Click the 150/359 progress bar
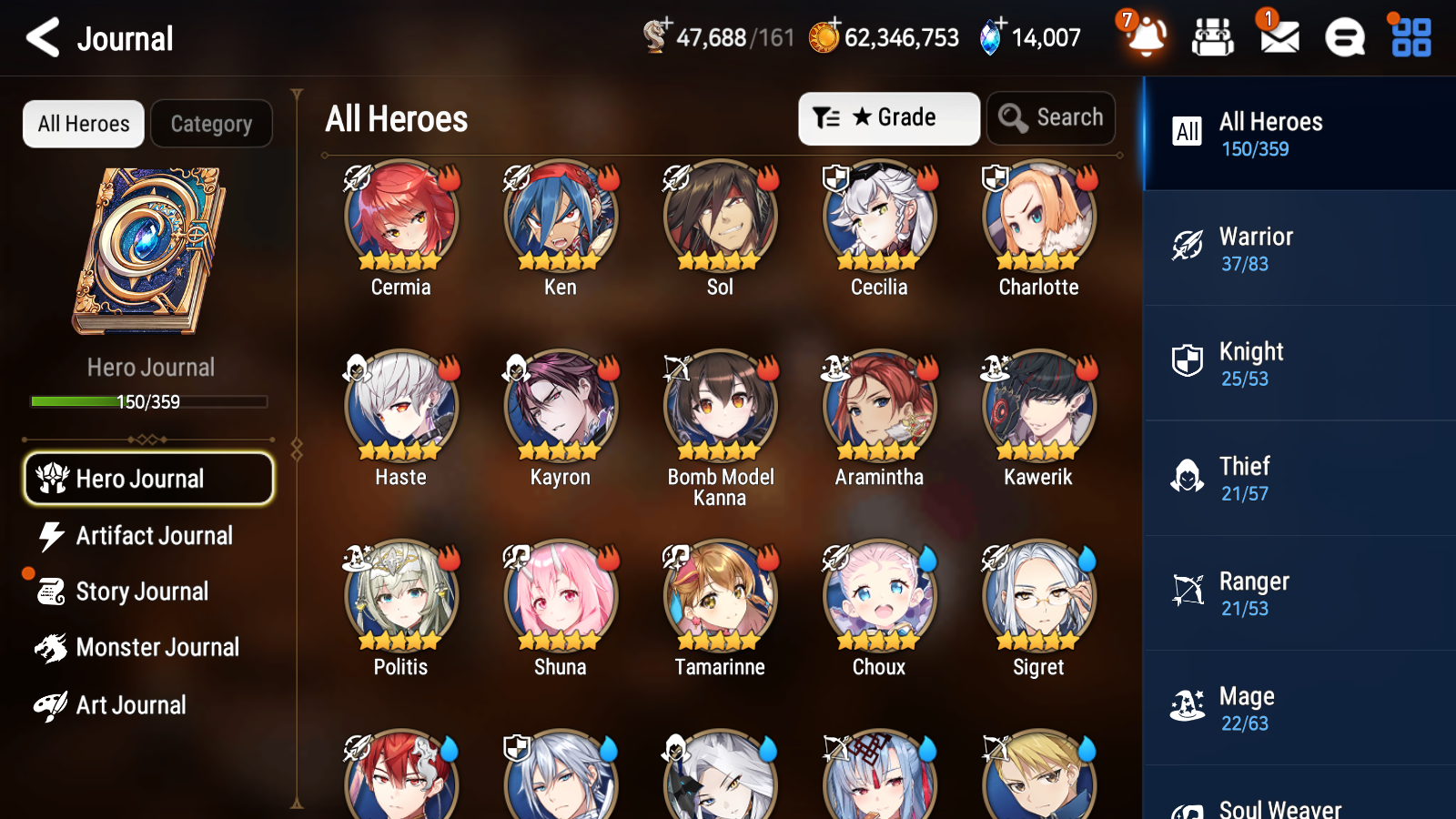Screen dimensions: 1456x819 point(148,401)
